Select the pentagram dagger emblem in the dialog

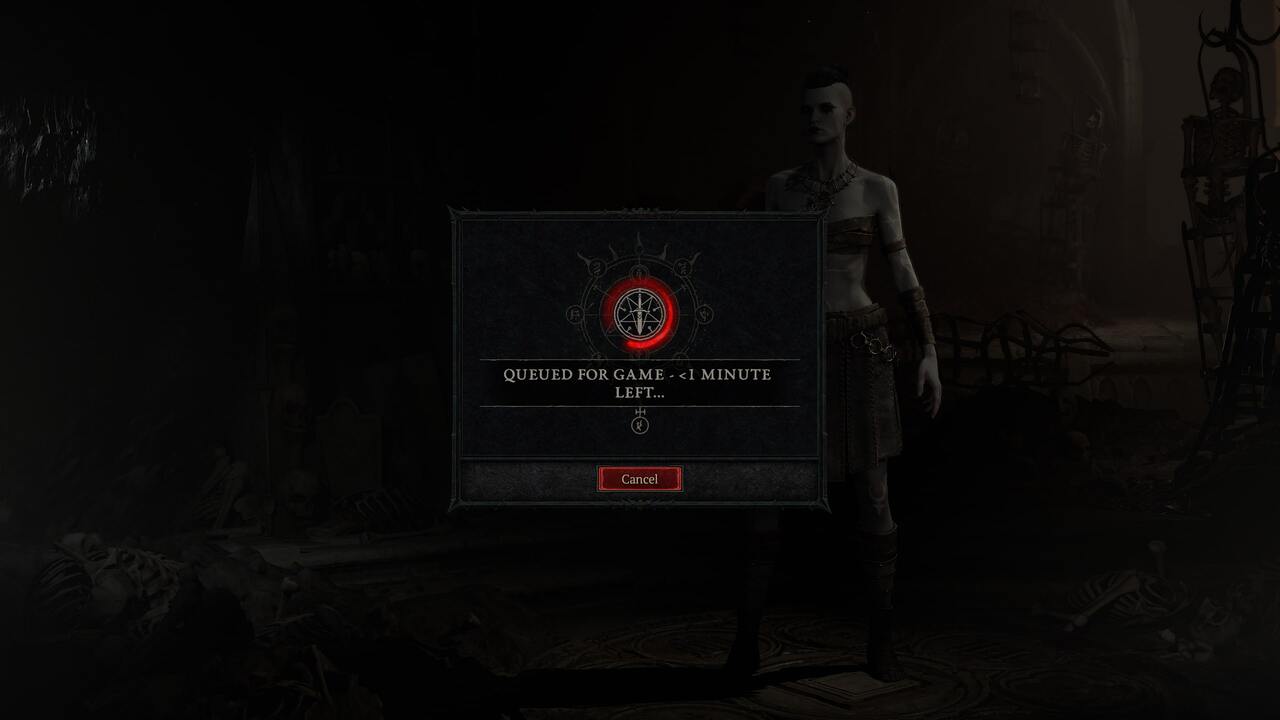pos(641,312)
